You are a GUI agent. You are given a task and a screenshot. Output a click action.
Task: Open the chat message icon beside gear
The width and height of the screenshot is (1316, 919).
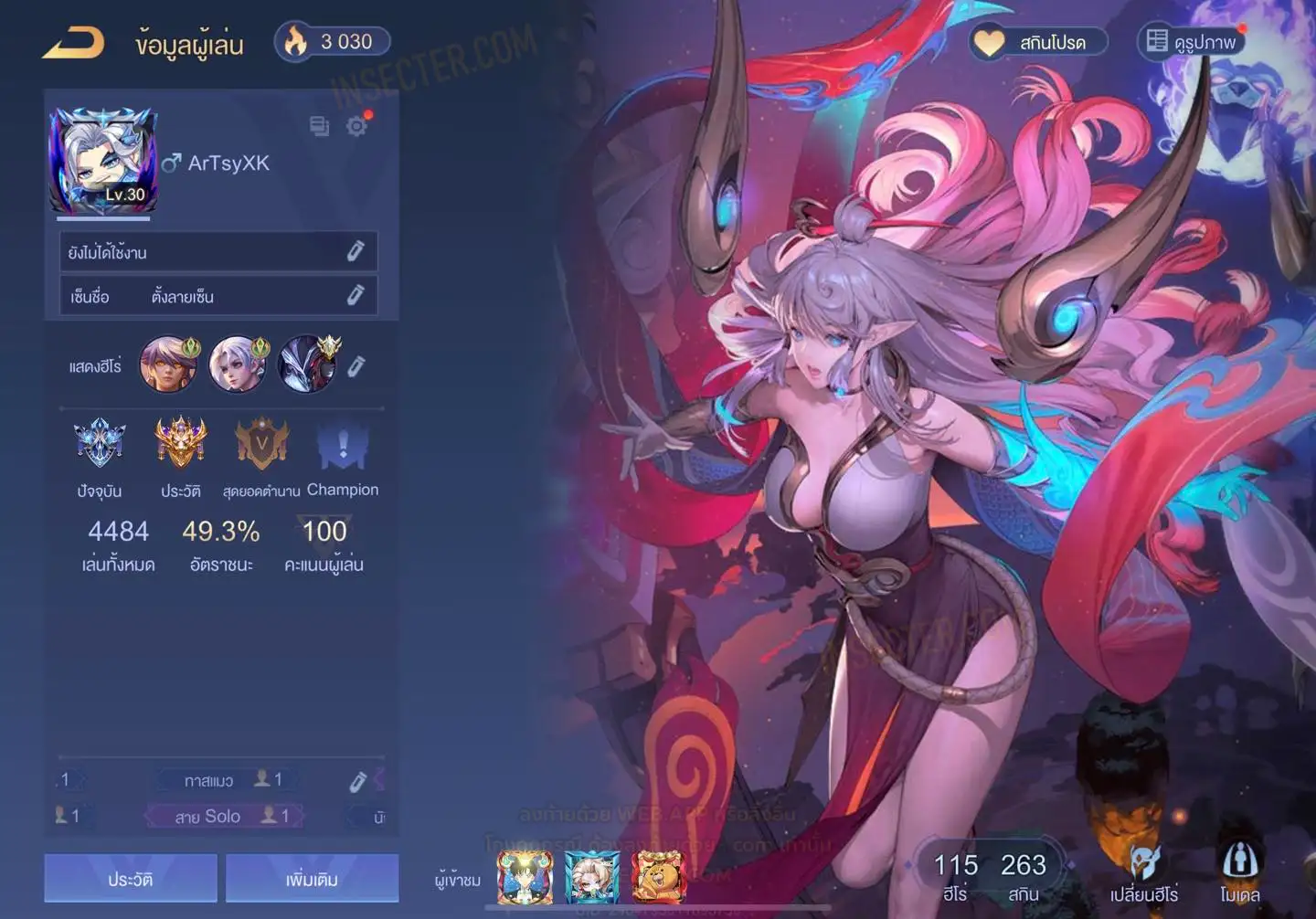pos(319,126)
